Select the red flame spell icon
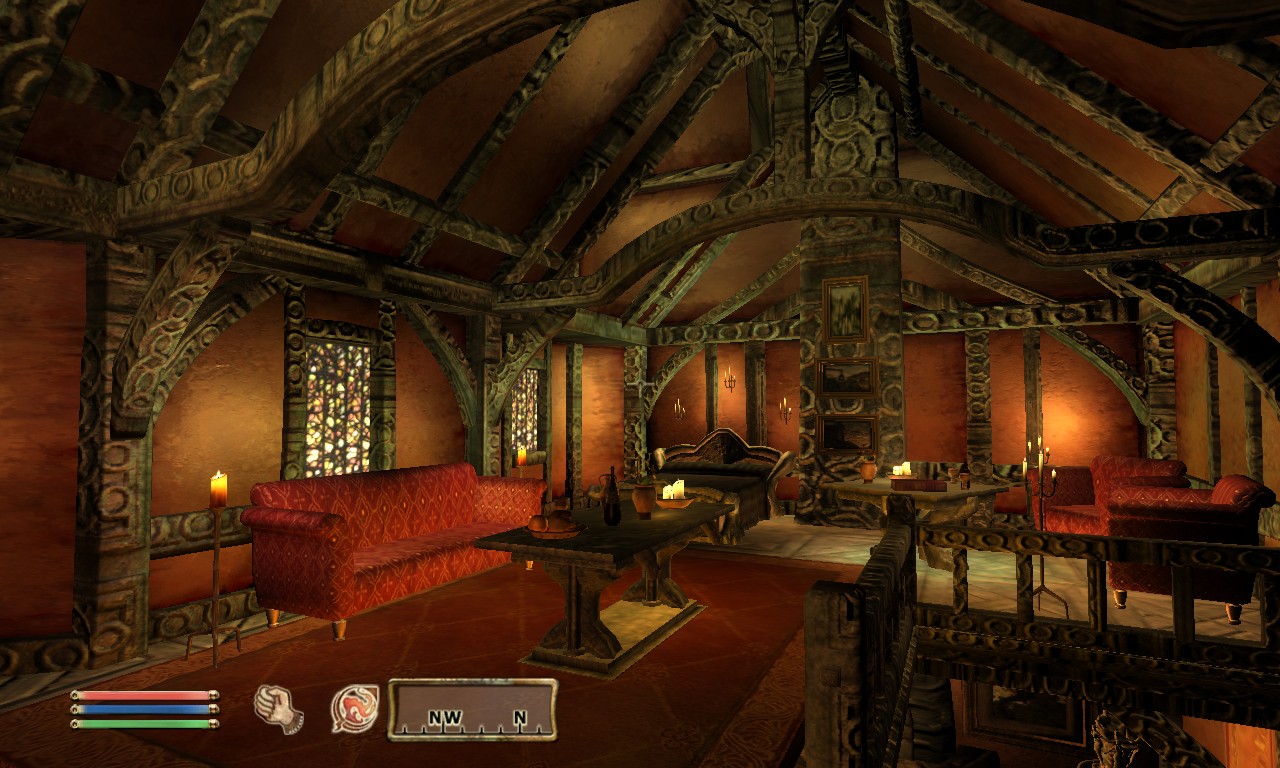The image size is (1280, 768). tap(355, 708)
